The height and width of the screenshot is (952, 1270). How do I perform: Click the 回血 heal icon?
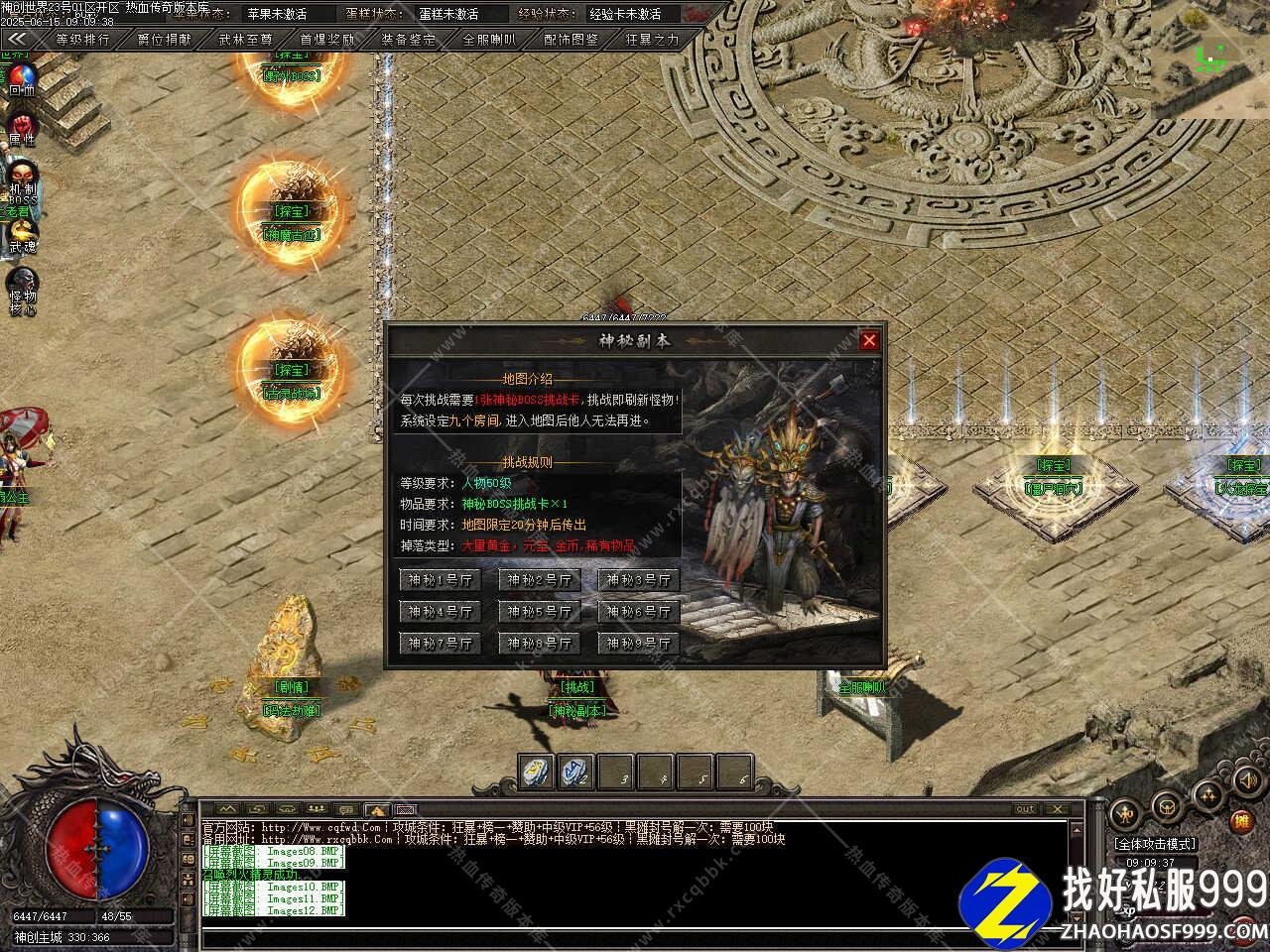21,78
